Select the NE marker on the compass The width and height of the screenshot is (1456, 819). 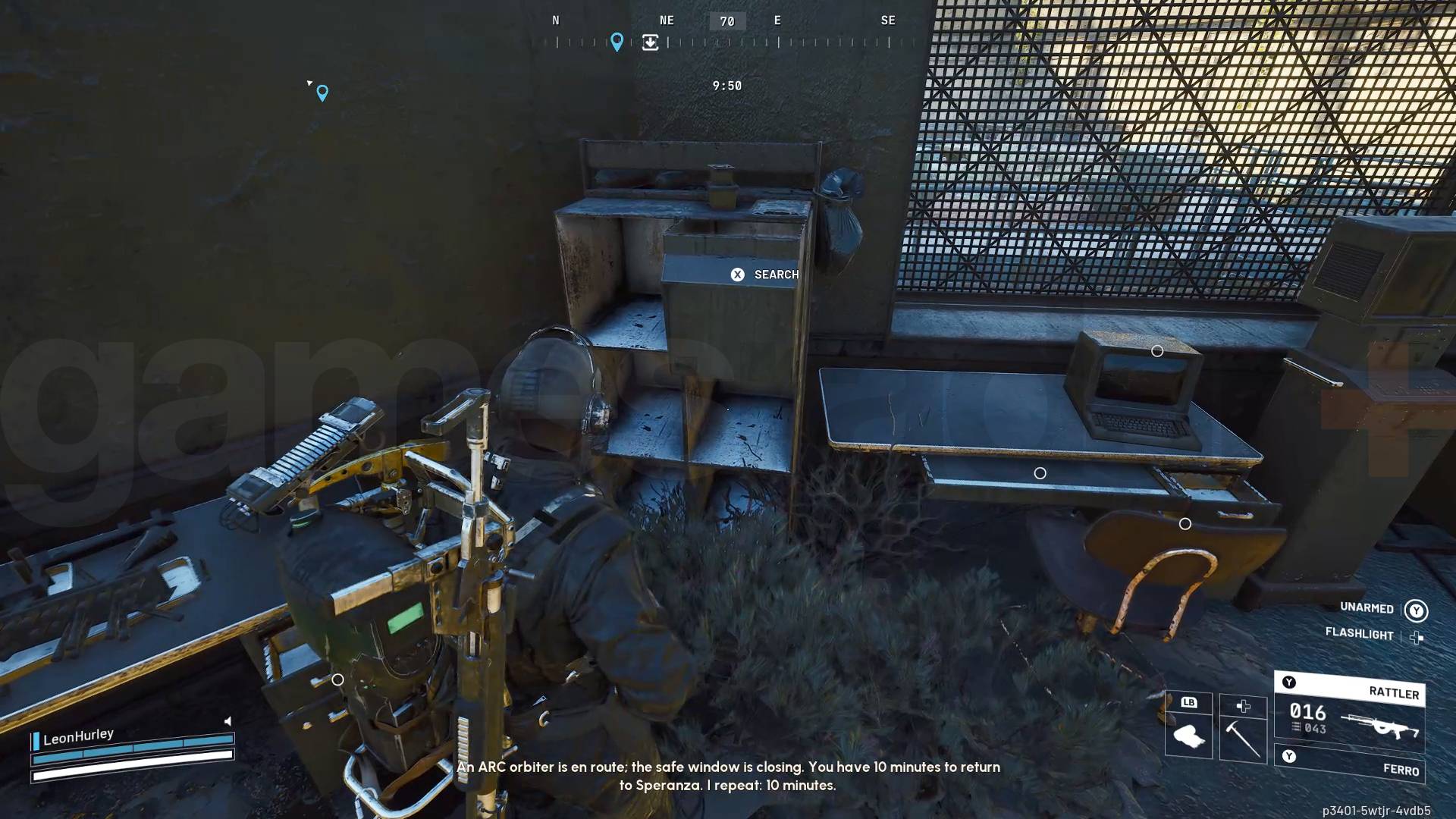[x=666, y=20]
